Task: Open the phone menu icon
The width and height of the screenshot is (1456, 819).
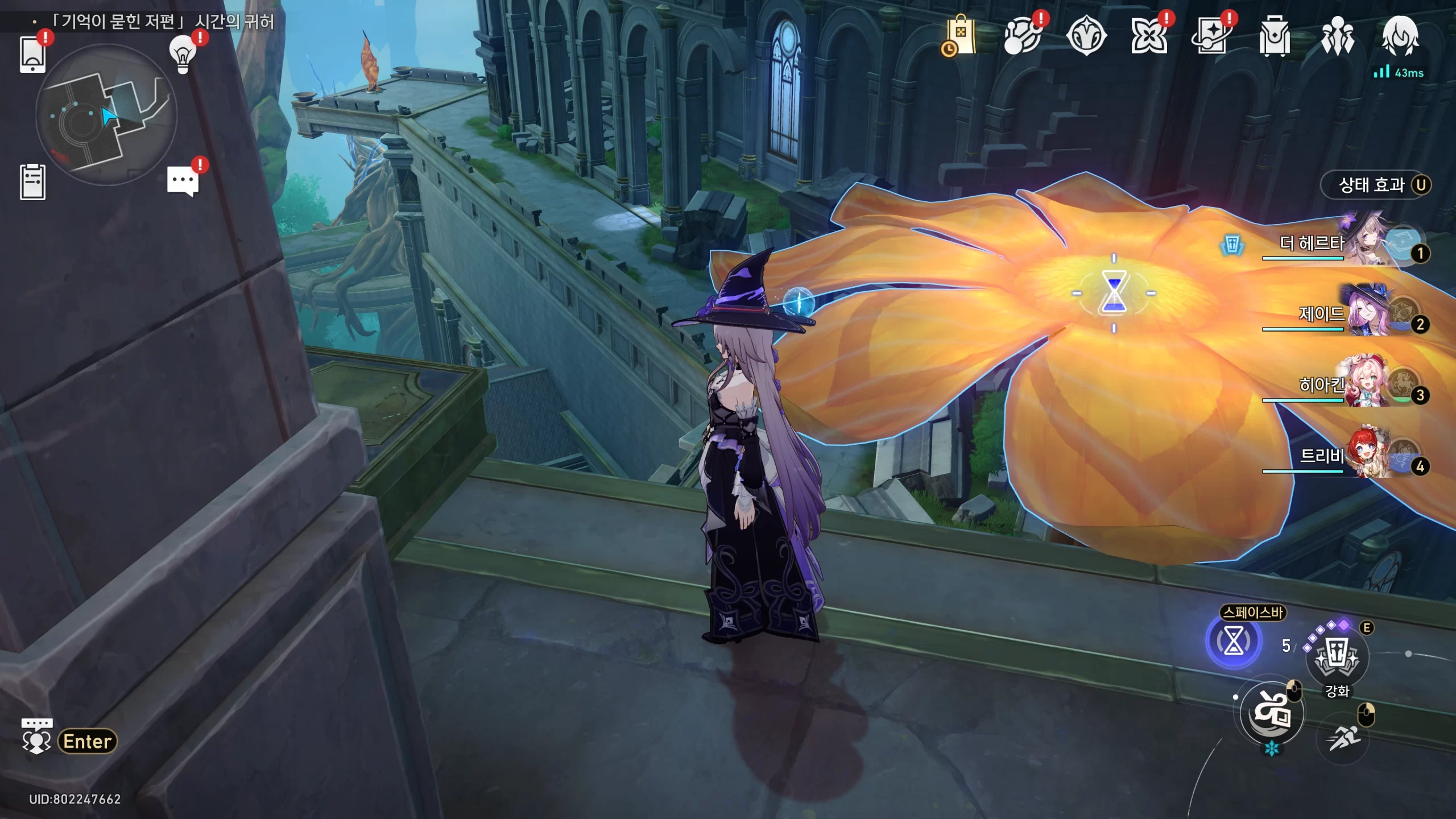Action: coord(32,55)
